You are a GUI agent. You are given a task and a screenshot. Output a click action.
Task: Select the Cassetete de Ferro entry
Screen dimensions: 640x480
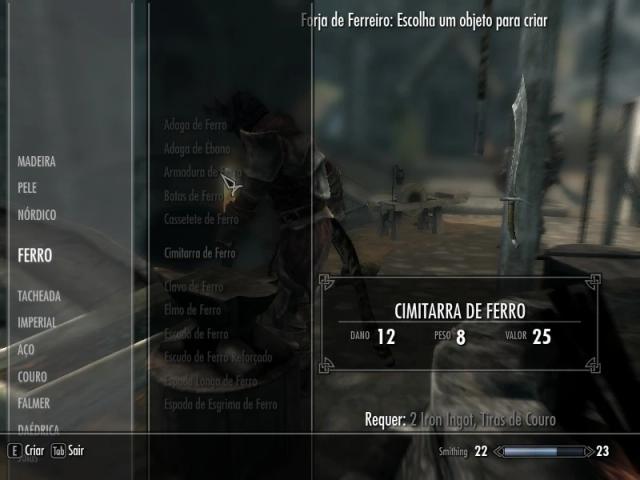pos(201,219)
